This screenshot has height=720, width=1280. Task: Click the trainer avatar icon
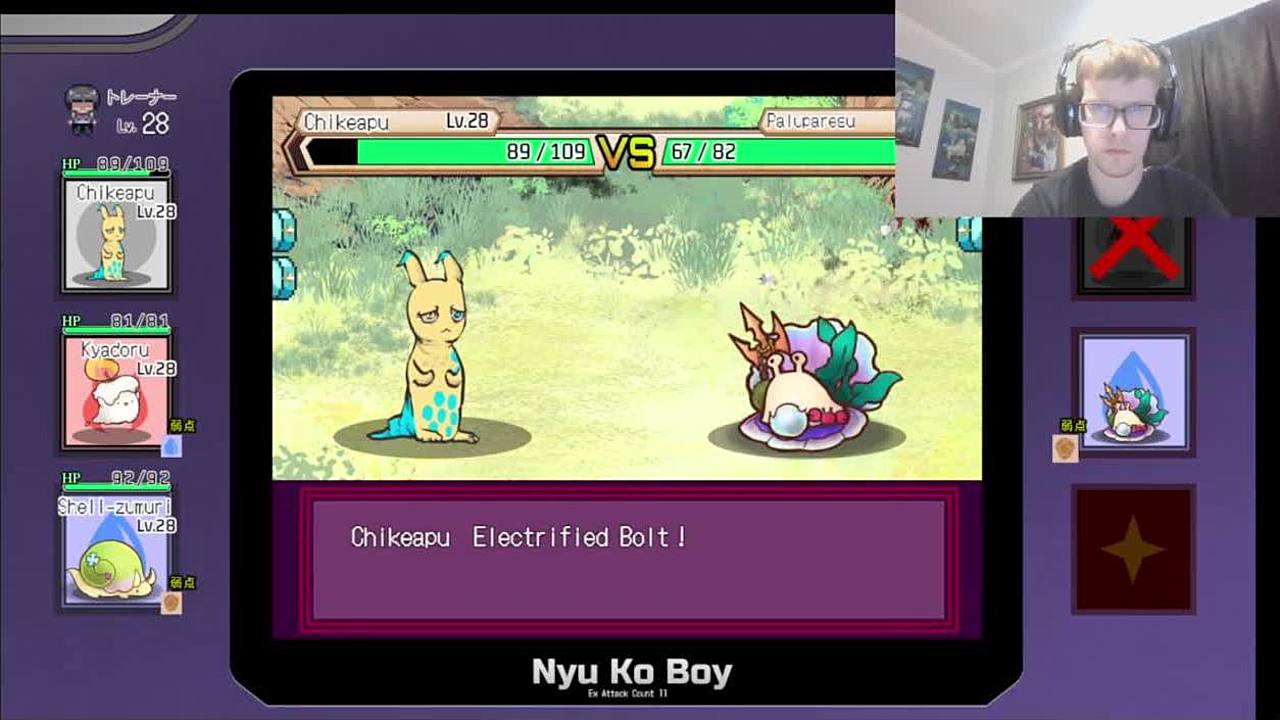[x=82, y=108]
